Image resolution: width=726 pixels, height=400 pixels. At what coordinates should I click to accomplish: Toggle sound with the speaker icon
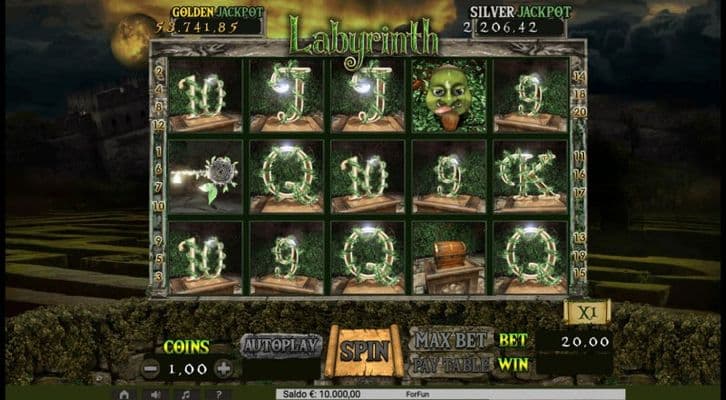pos(156,394)
